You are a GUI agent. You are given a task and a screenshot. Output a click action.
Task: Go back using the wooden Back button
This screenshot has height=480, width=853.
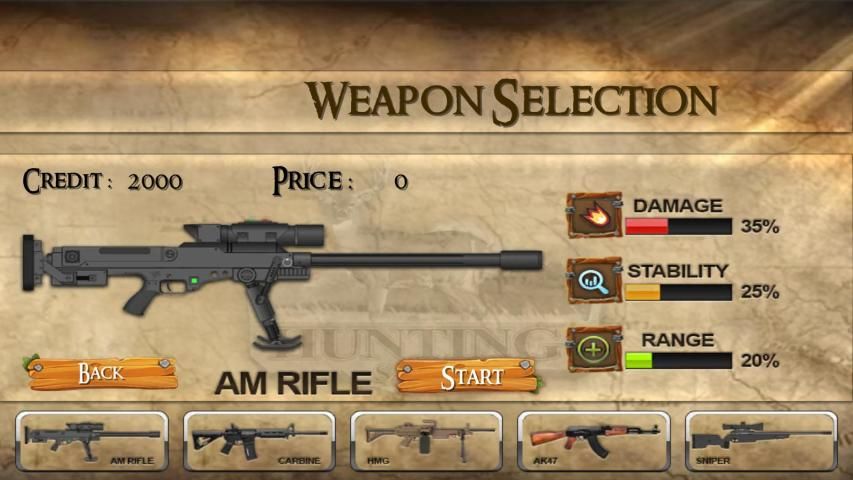pos(102,373)
